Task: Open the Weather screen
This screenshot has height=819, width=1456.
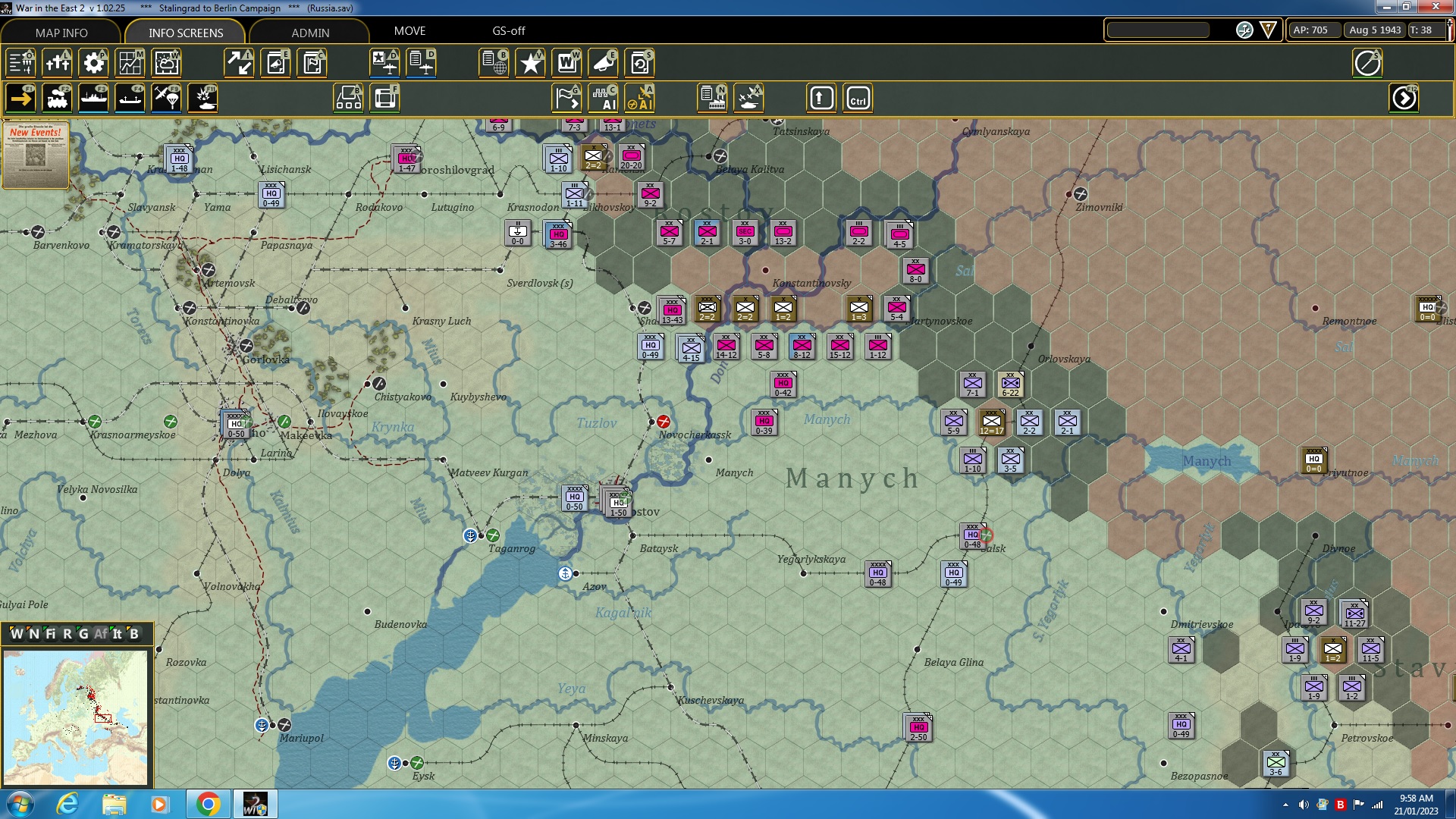Action: [166, 63]
